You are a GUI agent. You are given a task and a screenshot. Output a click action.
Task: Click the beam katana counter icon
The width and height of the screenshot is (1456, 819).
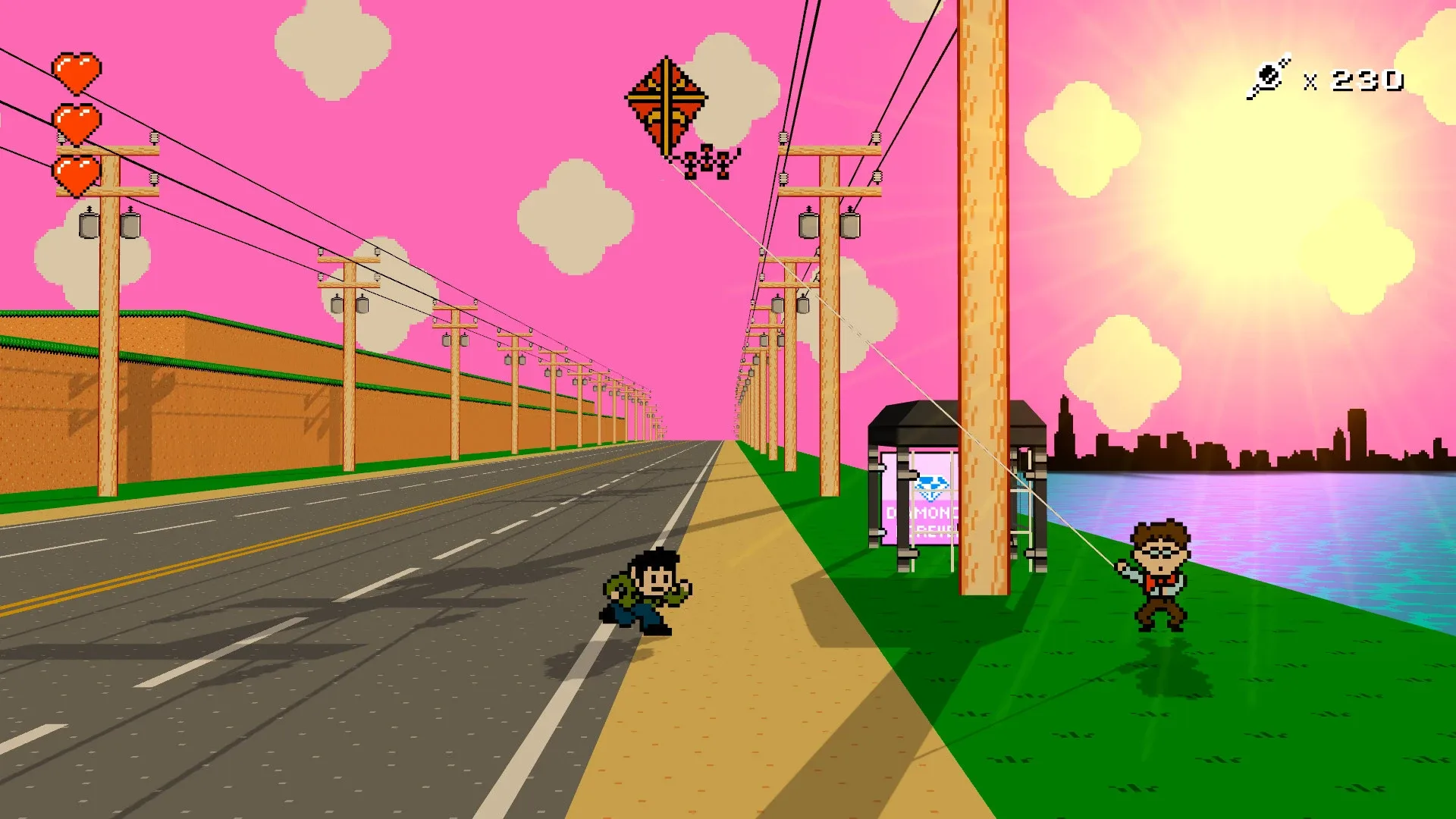(x=1270, y=74)
